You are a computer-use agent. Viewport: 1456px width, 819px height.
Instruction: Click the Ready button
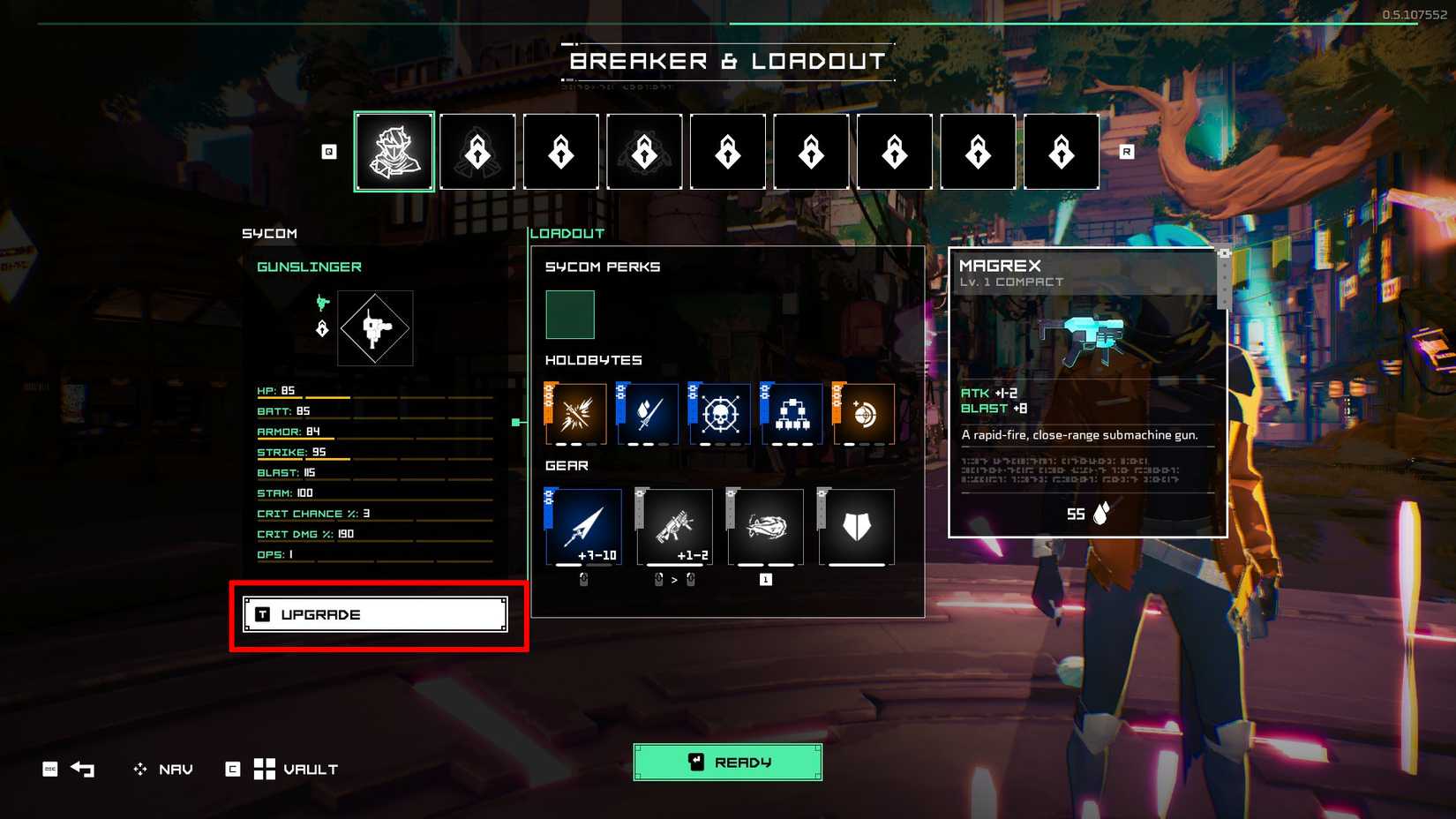coord(727,761)
